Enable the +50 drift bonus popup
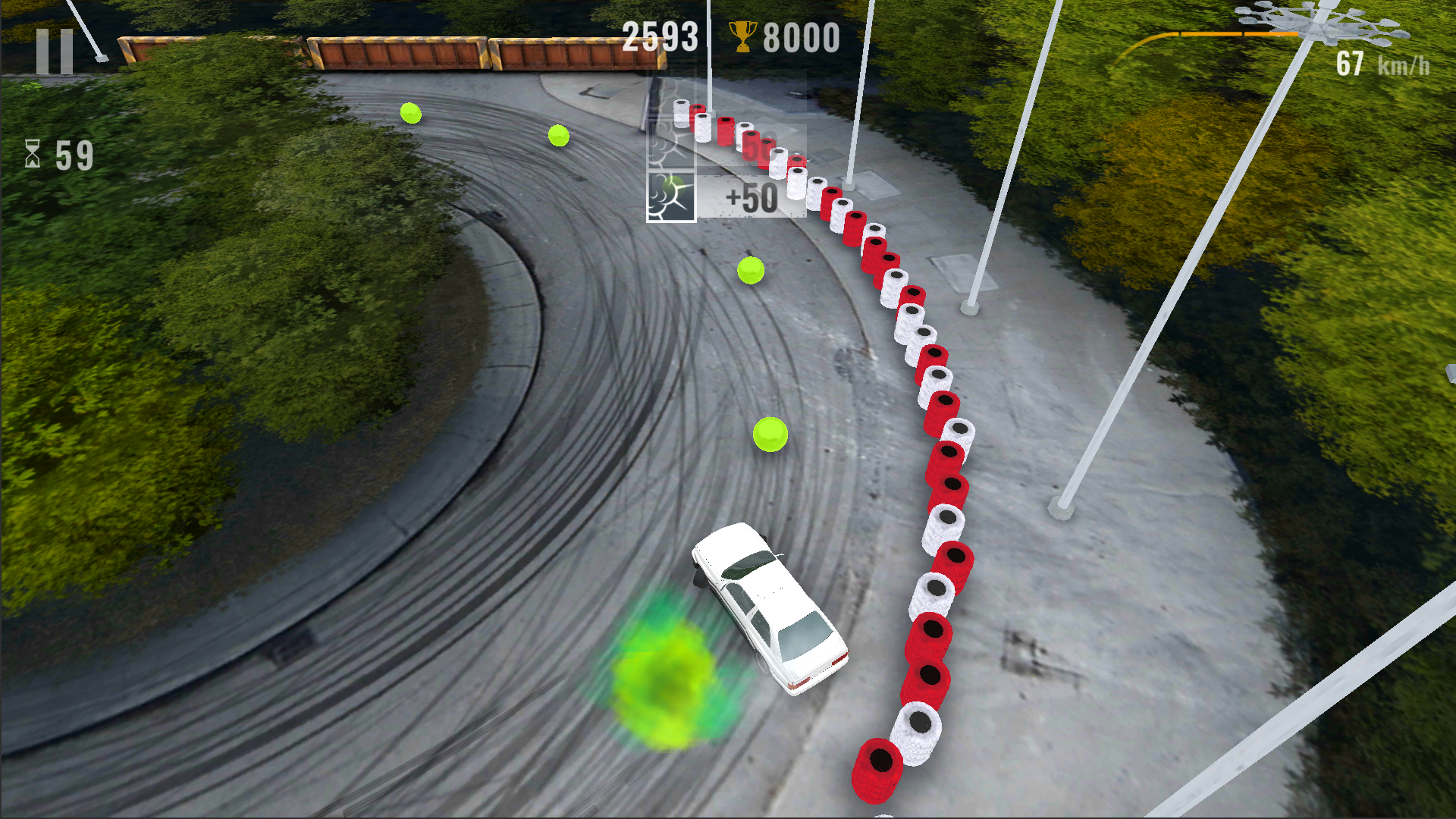1456x819 pixels. [752, 199]
